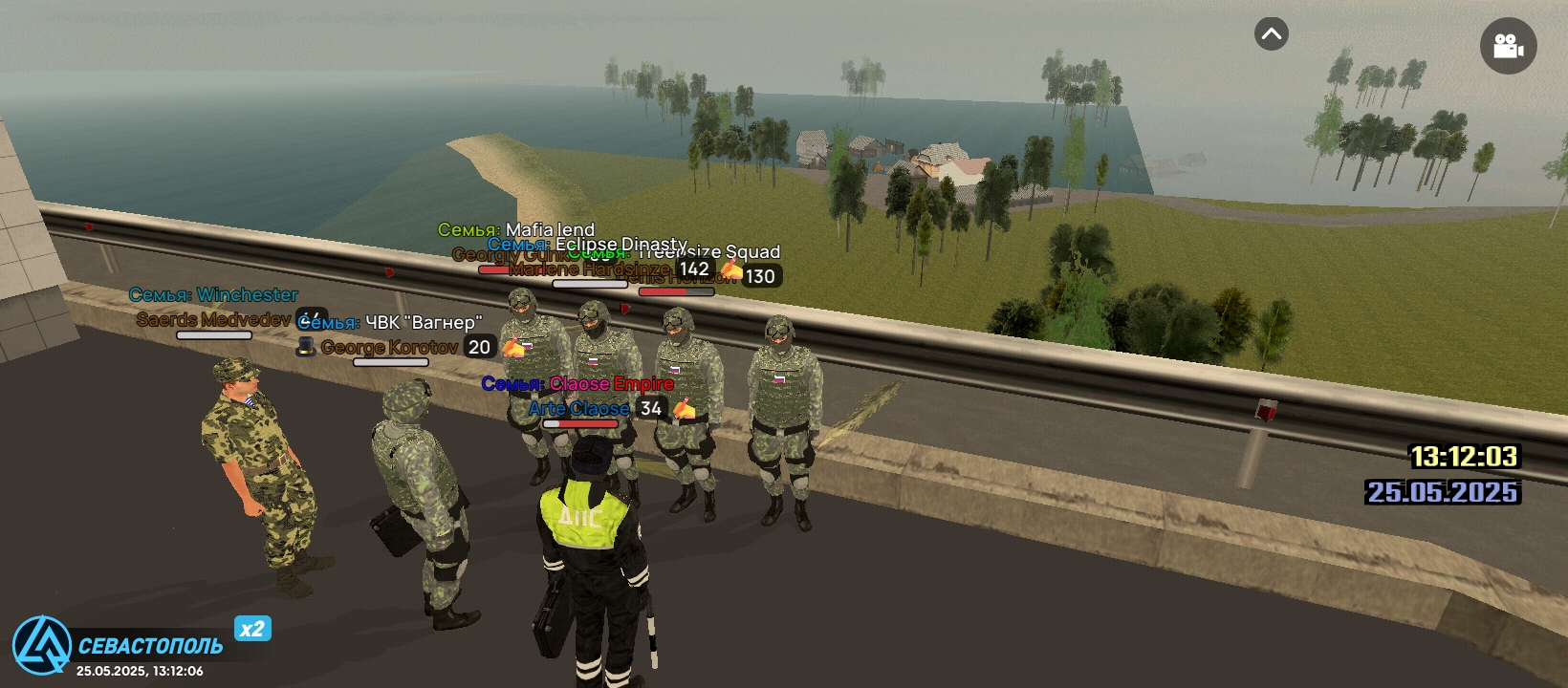Viewport: 1568px width, 688px height.
Task: Click the top hat icon beside George Korotov
Action: tap(306, 347)
